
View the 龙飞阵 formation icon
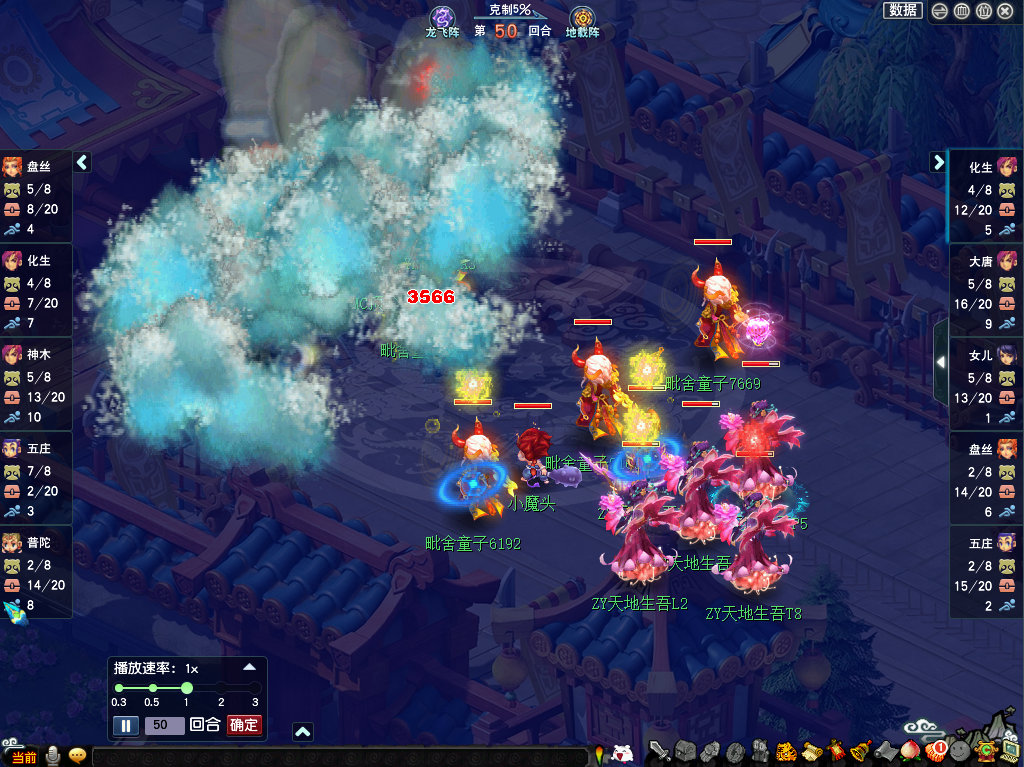pyautogui.click(x=442, y=18)
